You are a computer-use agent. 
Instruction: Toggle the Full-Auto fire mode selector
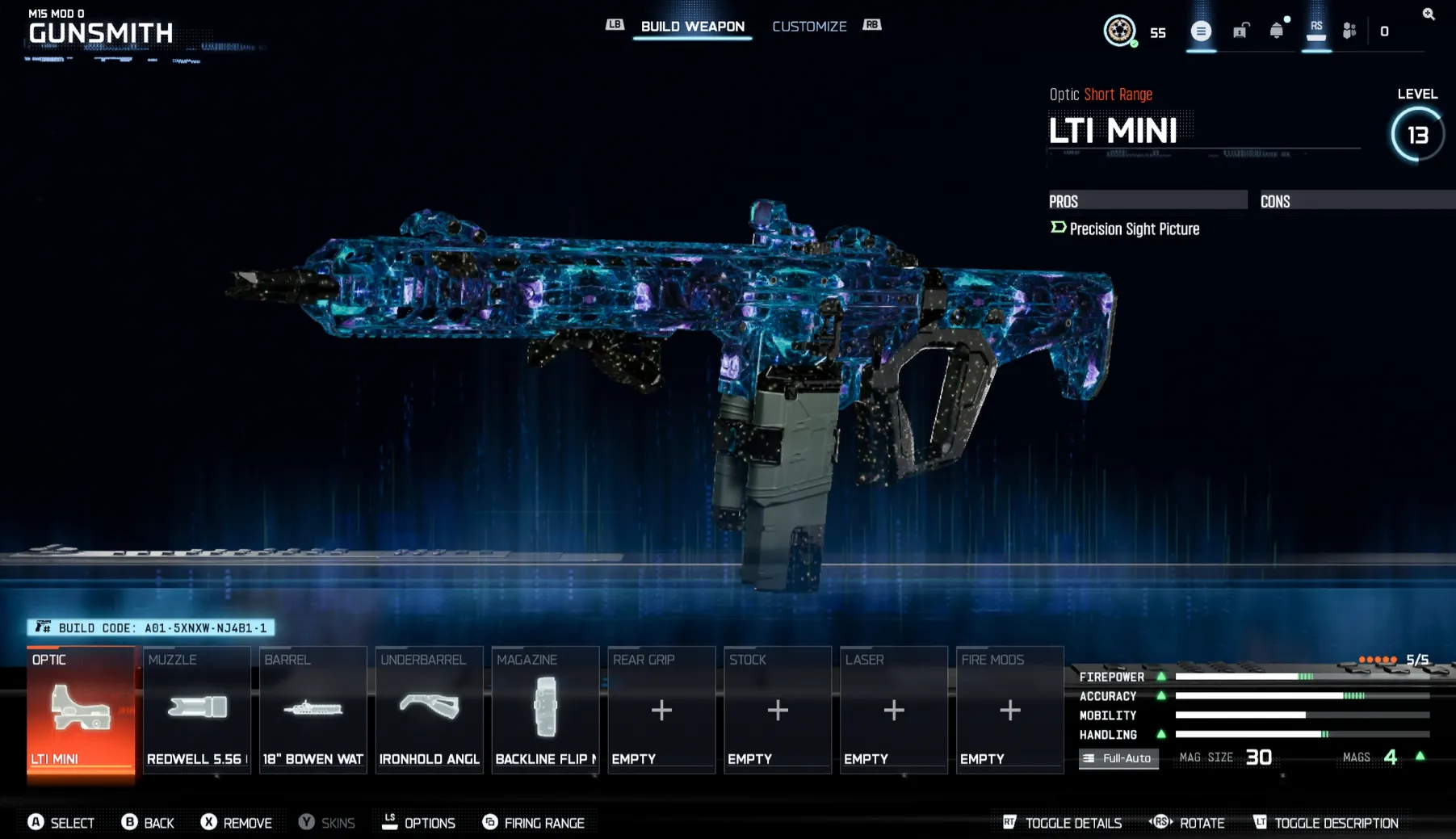[x=1118, y=758]
